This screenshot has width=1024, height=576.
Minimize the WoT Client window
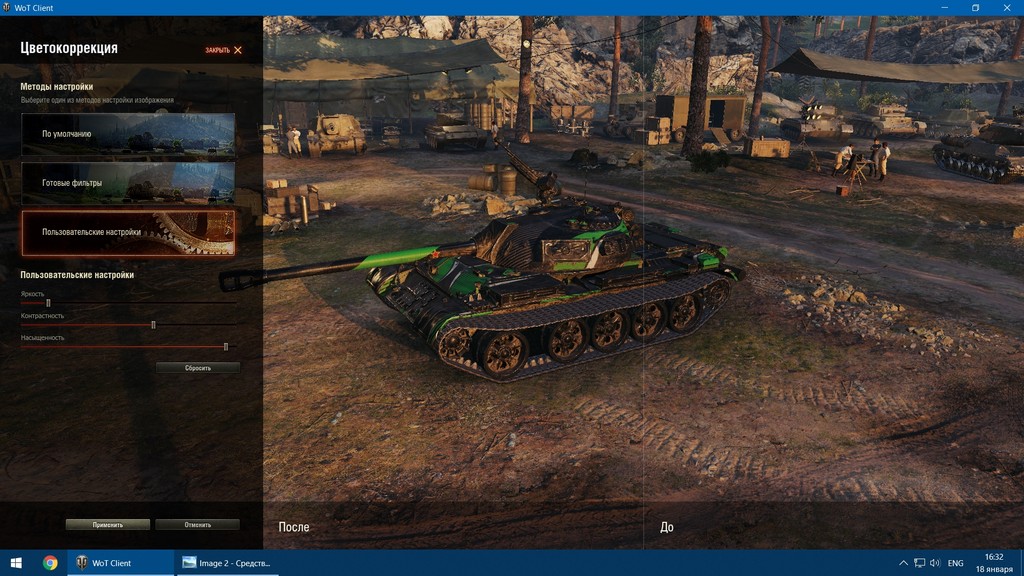(945, 7)
